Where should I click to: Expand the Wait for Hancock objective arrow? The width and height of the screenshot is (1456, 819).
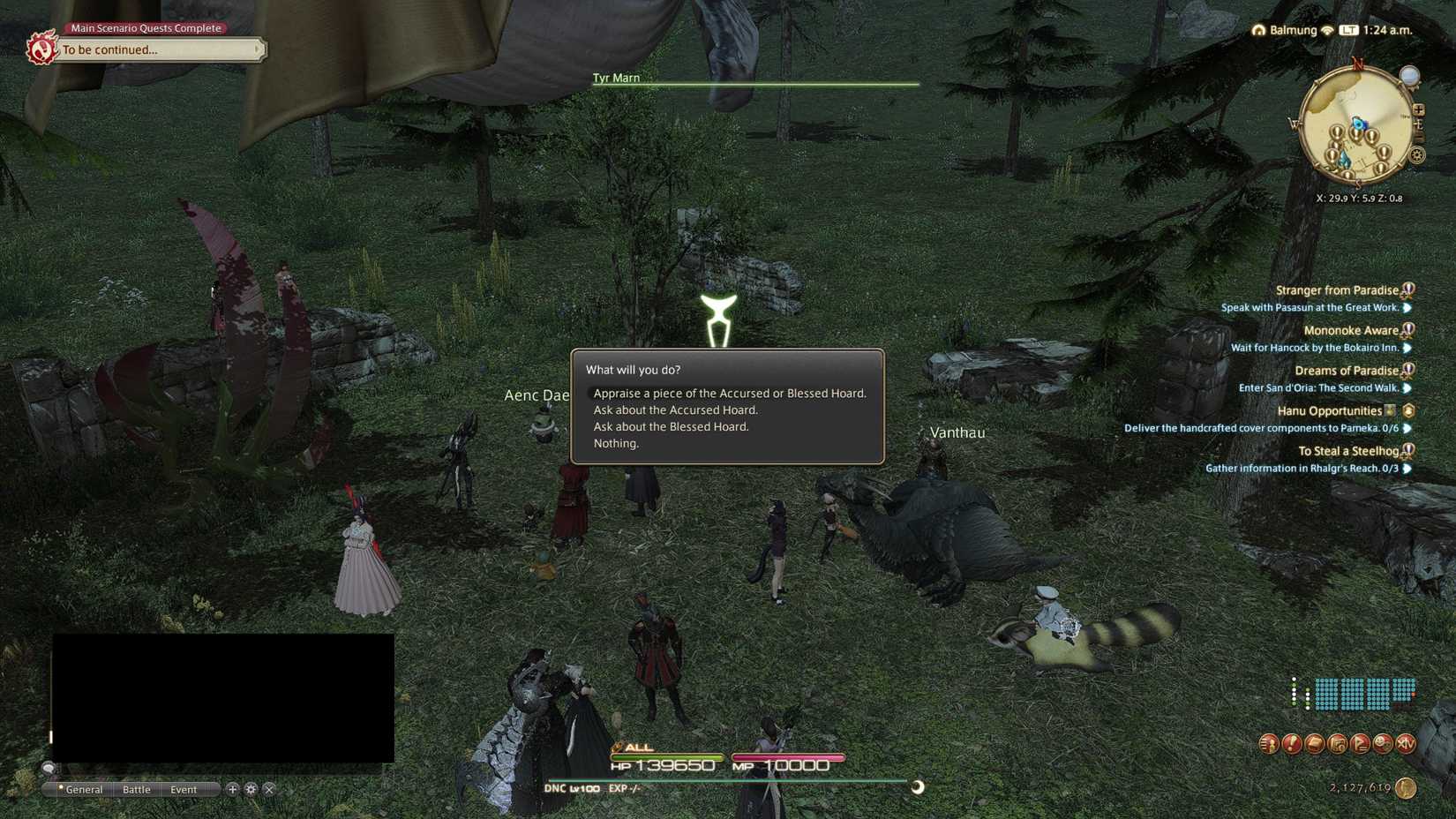click(1407, 348)
